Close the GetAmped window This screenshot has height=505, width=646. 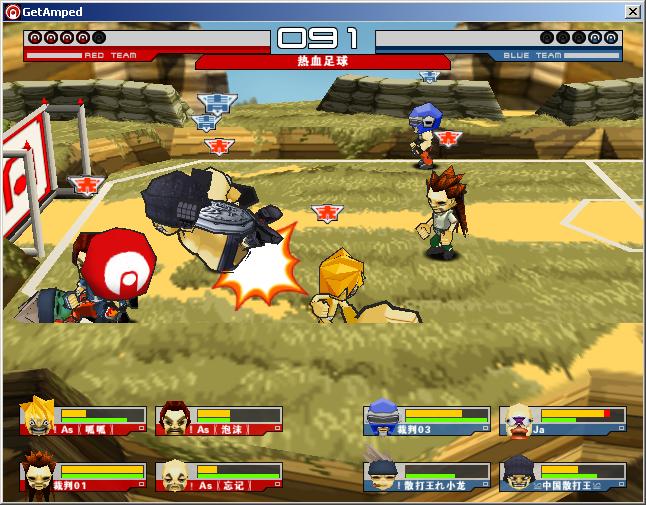click(x=632, y=11)
